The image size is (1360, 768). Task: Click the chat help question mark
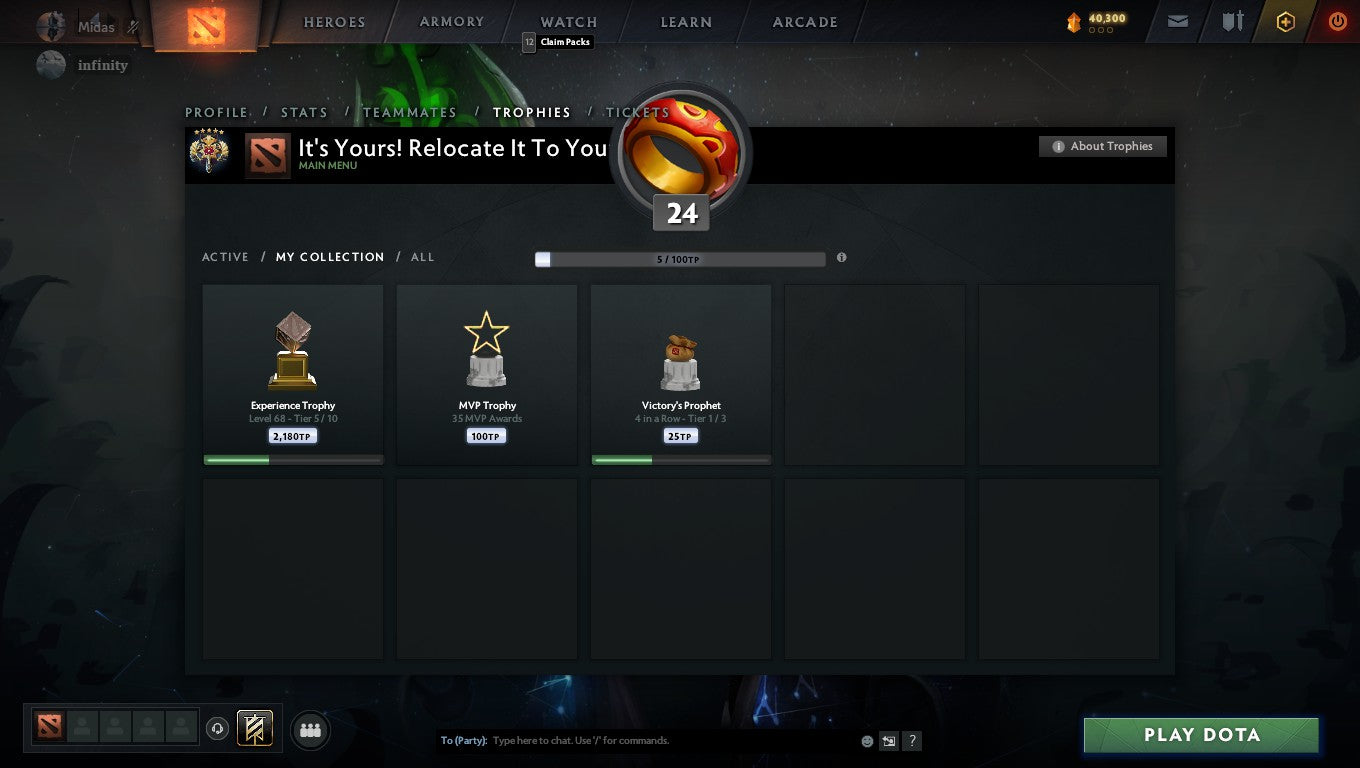click(x=911, y=741)
